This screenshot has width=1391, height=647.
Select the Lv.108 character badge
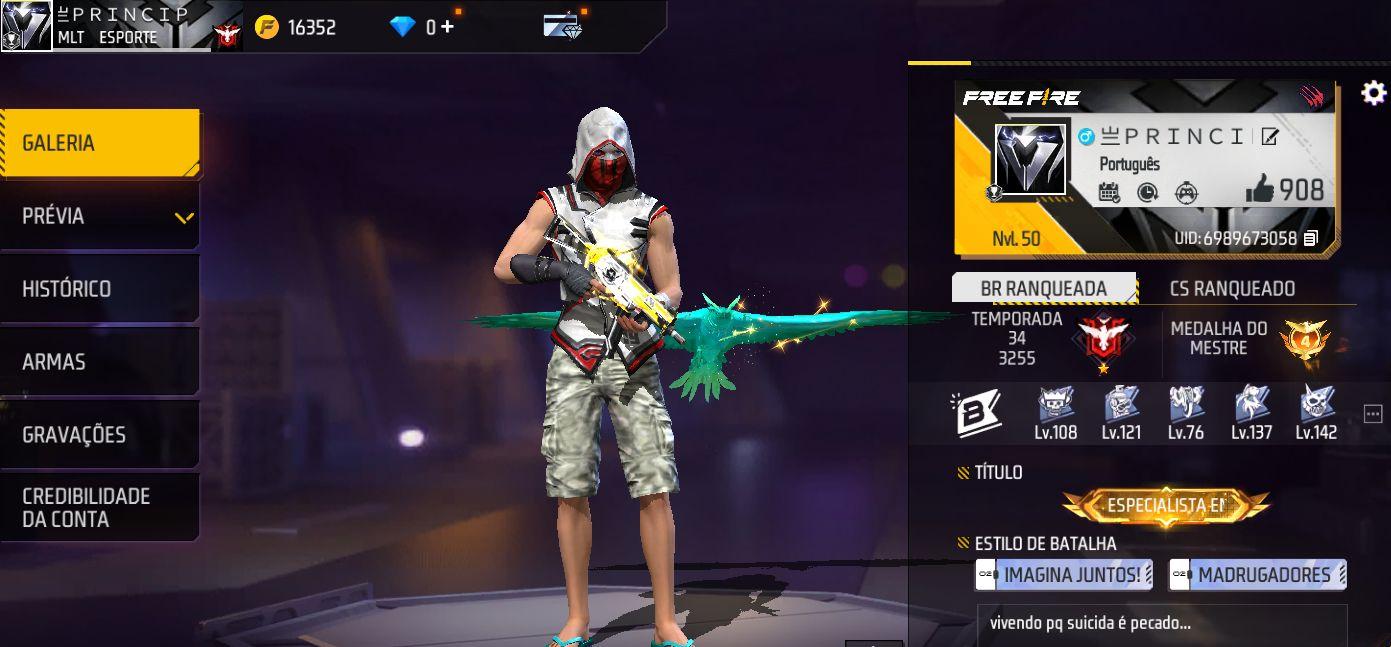1055,412
